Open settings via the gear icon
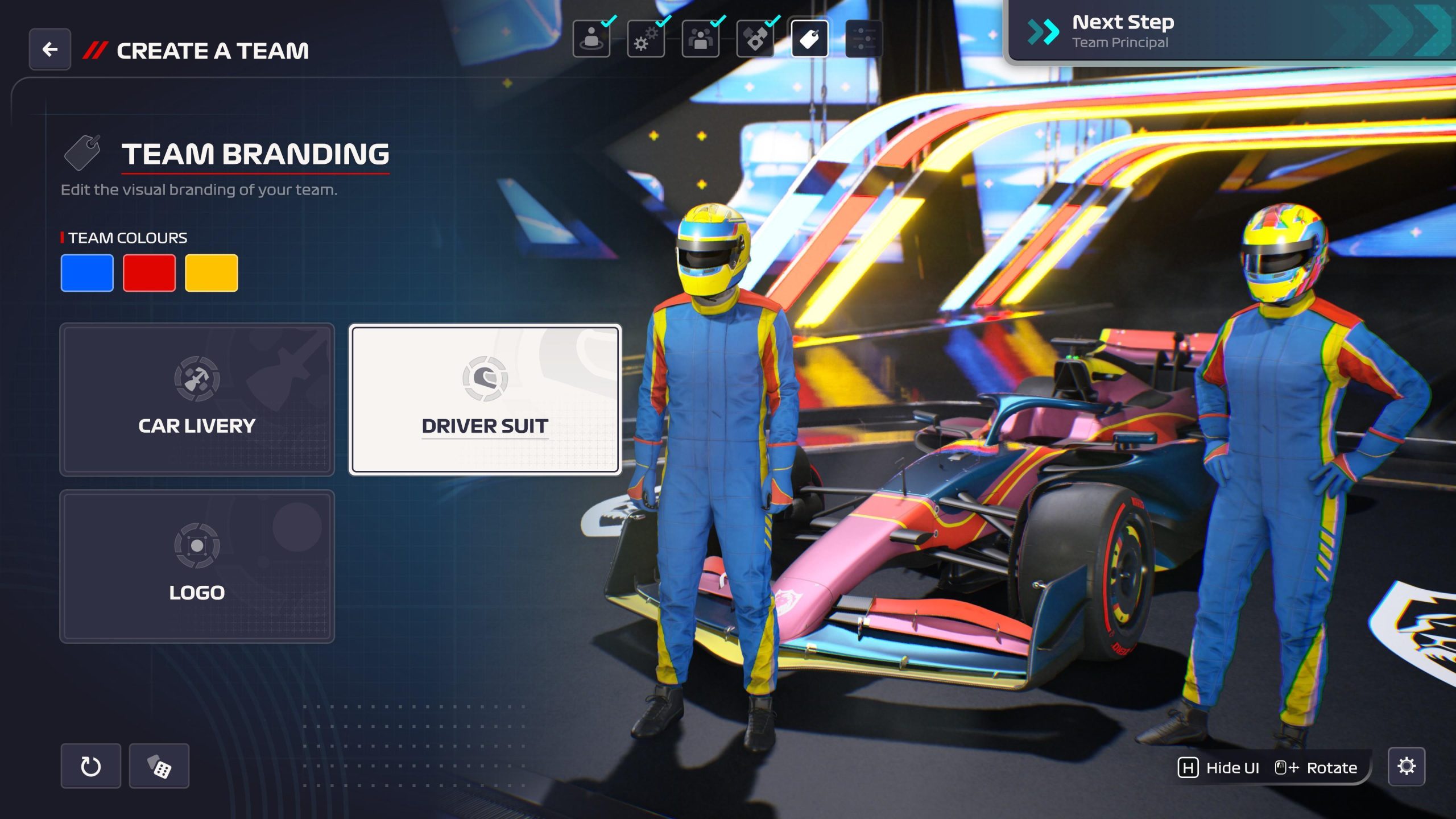Screen dimensions: 1456x819 1406,766
